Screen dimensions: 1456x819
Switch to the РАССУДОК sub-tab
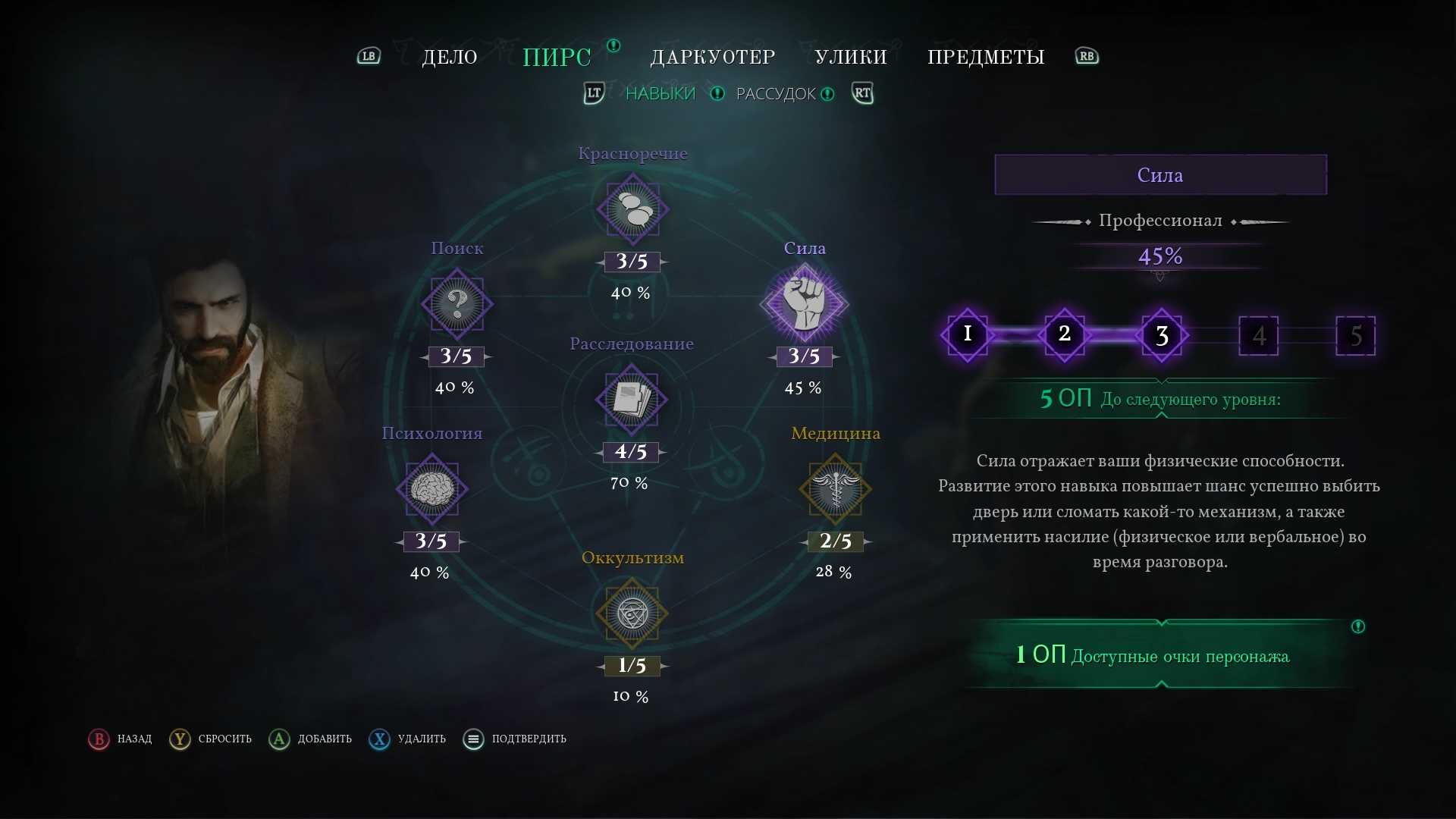[776, 94]
